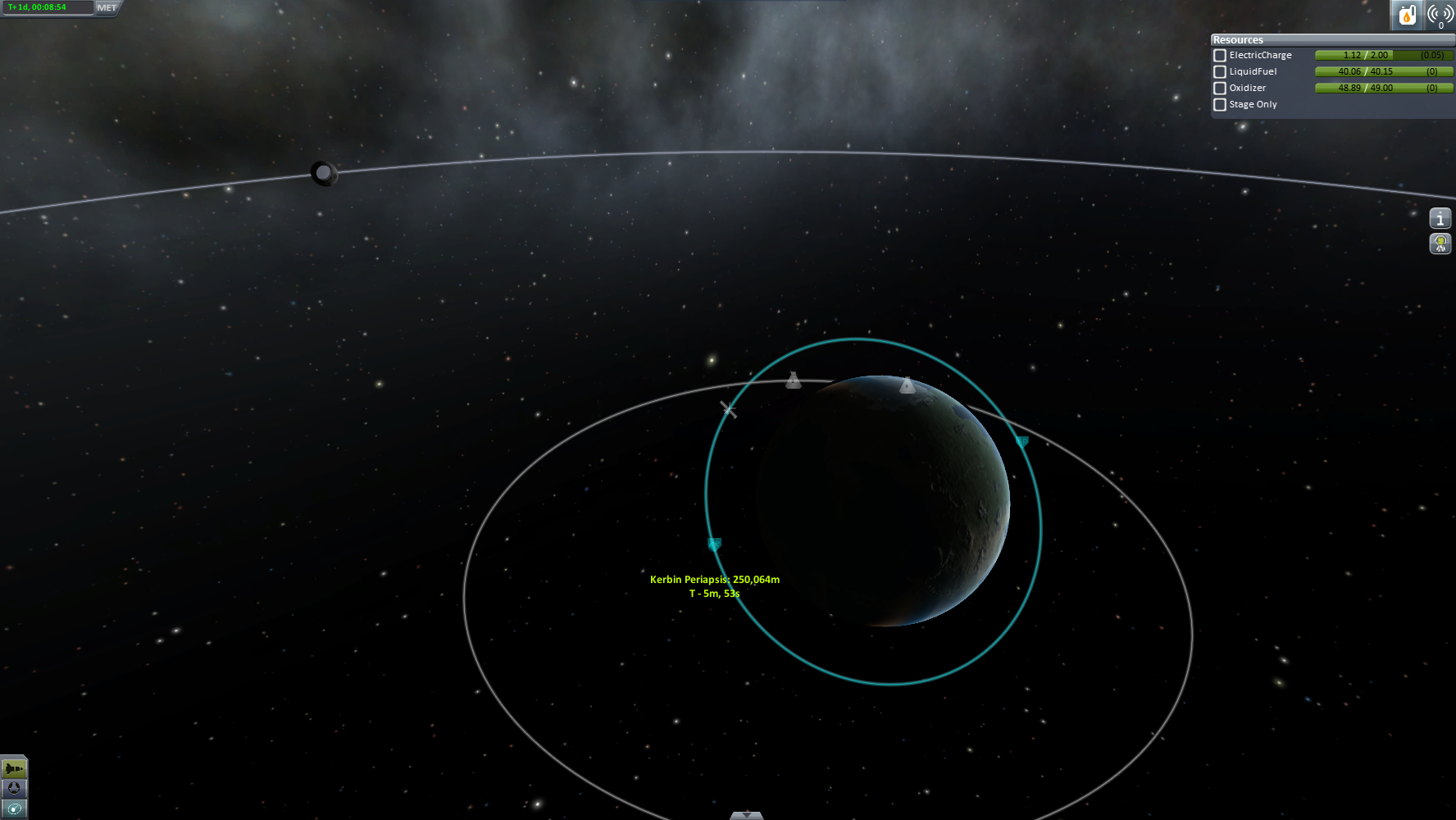
Task: Open the comms signal antenna icon
Action: 1440,15
